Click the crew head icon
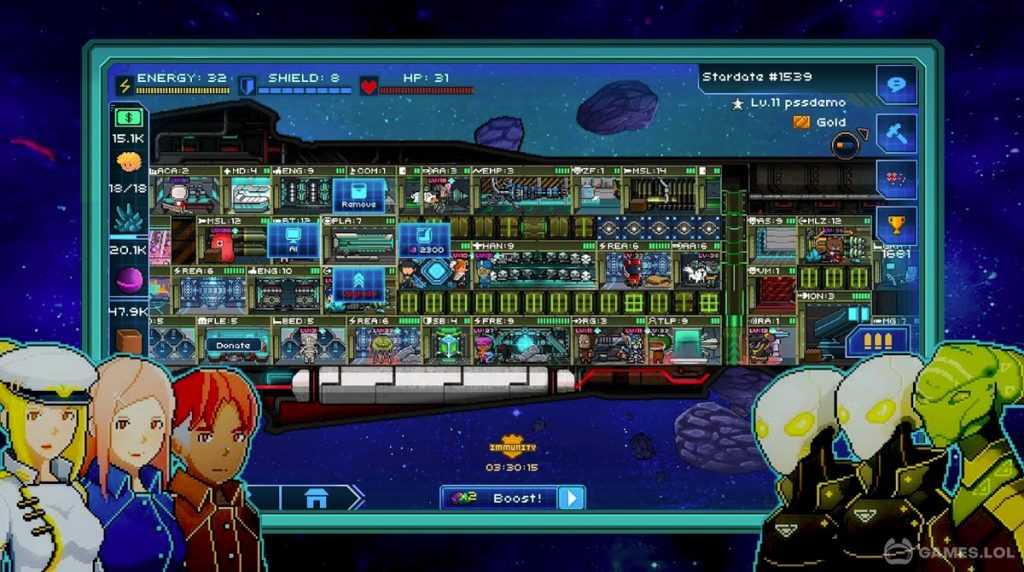This screenshot has width=1024, height=572. pyautogui.click(x=129, y=162)
